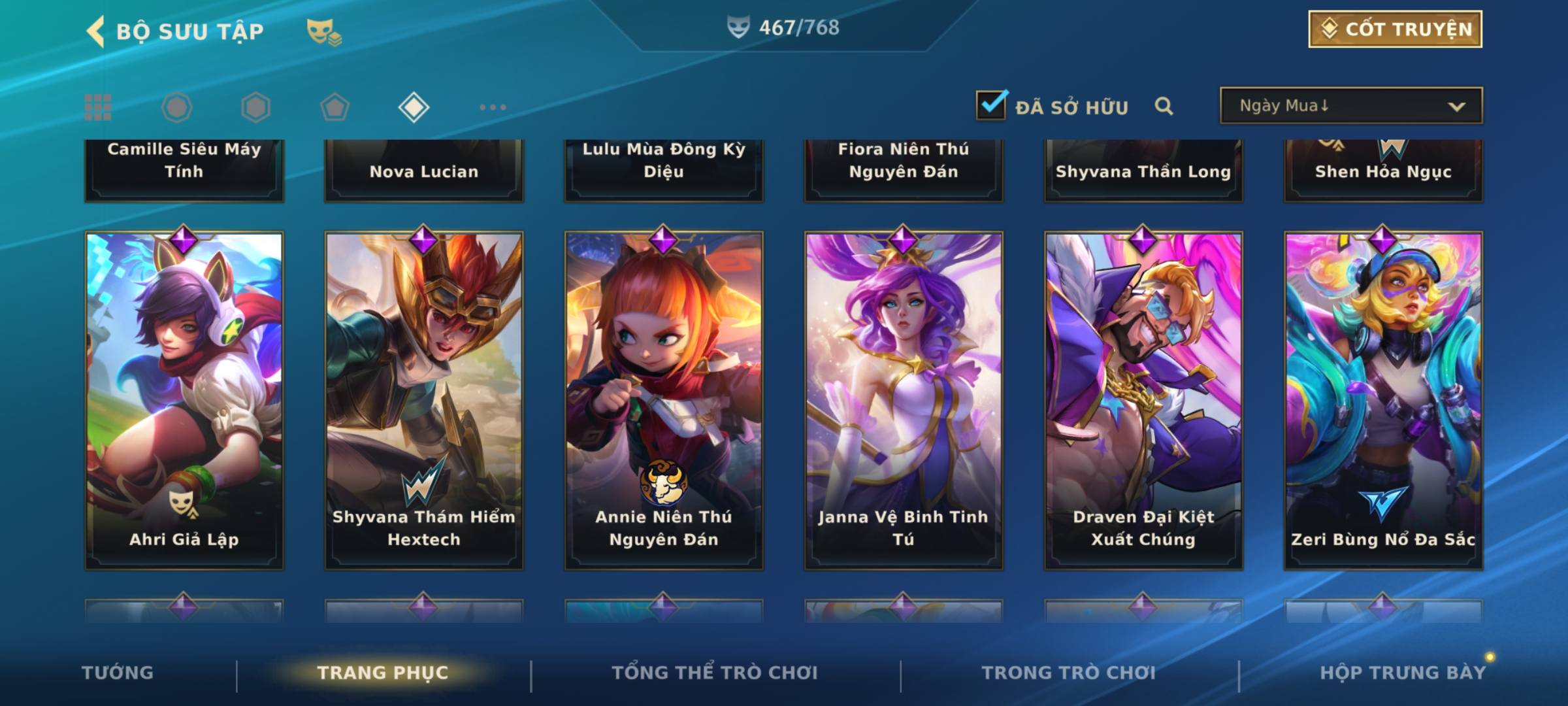Open the Shyvana Thám Hiểm Hextech skin
1568x706 pixels.
click(x=424, y=400)
